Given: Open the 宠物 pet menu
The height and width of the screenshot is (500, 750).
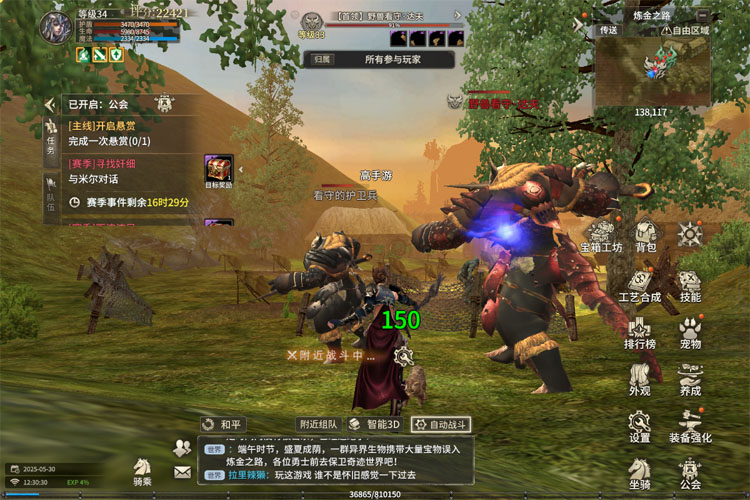Looking at the screenshot, I should [x=690, y=333].
